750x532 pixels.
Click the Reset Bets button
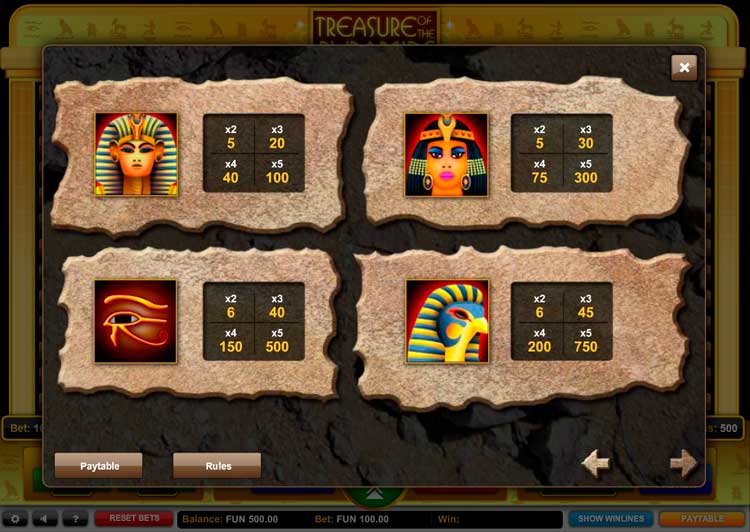134,519
